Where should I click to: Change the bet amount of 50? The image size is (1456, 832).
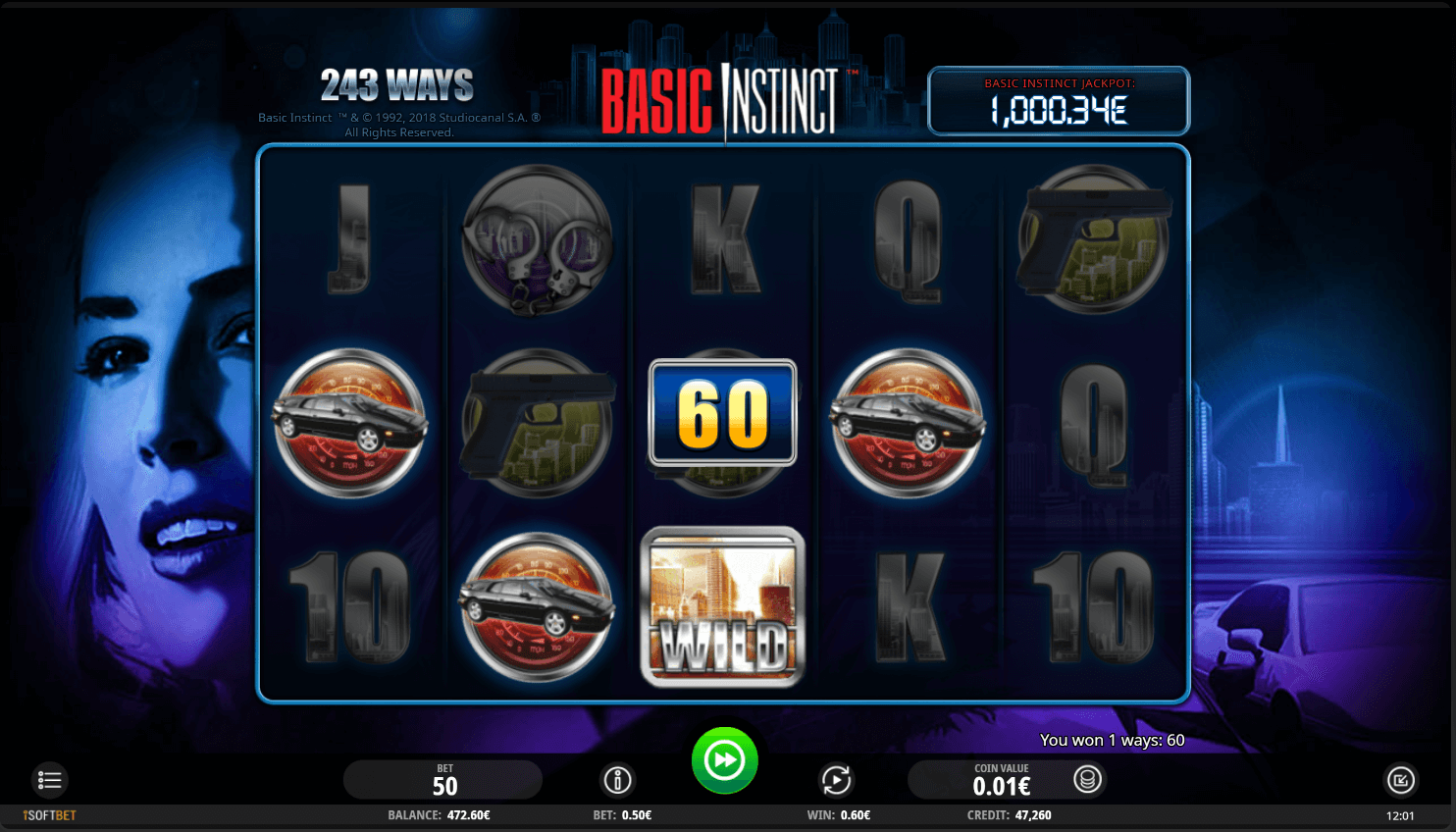[x=443, y=780]
